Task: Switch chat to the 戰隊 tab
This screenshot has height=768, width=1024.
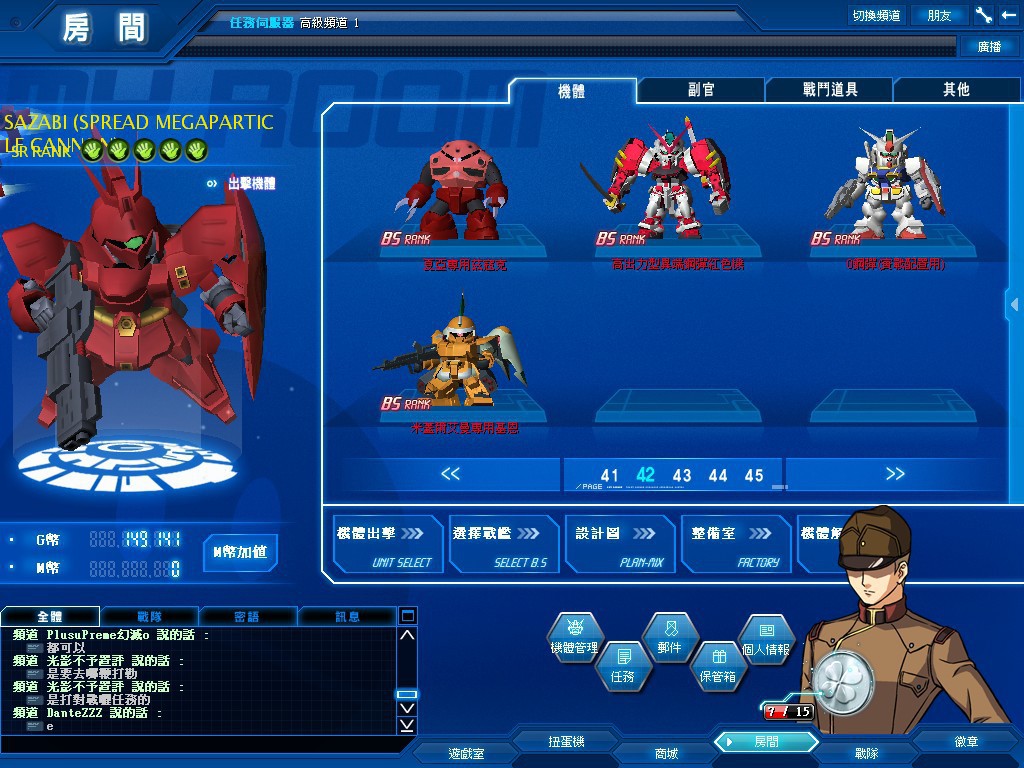Action: click(x=149, y=617)
